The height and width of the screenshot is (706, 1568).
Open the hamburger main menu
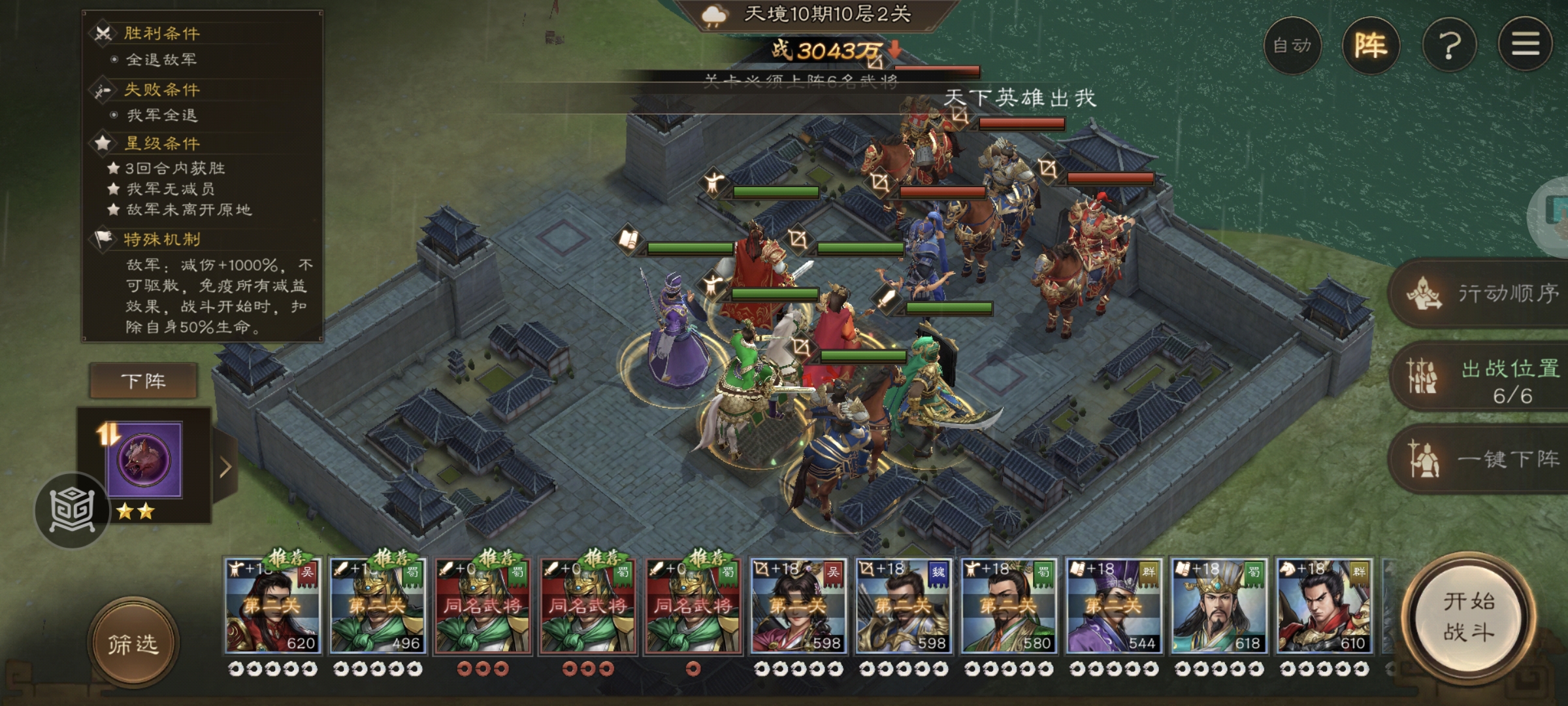click(x=1525, y=46)
